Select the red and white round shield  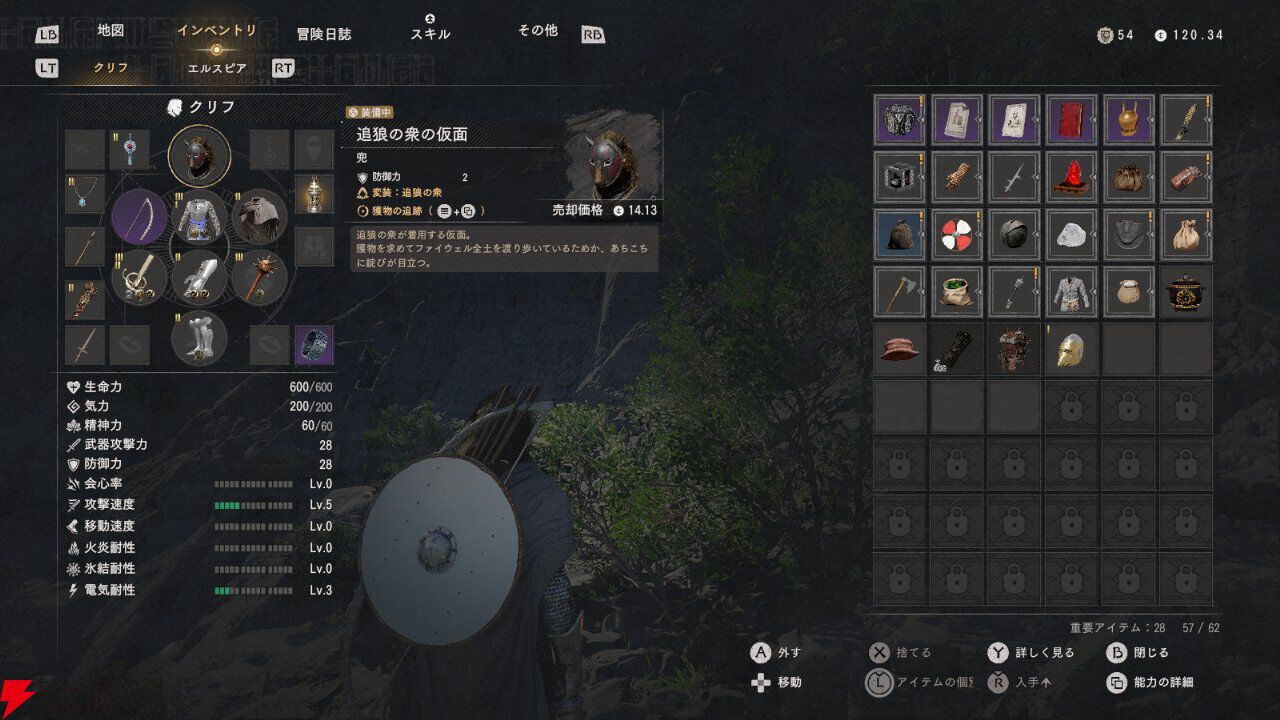[957, 234]
